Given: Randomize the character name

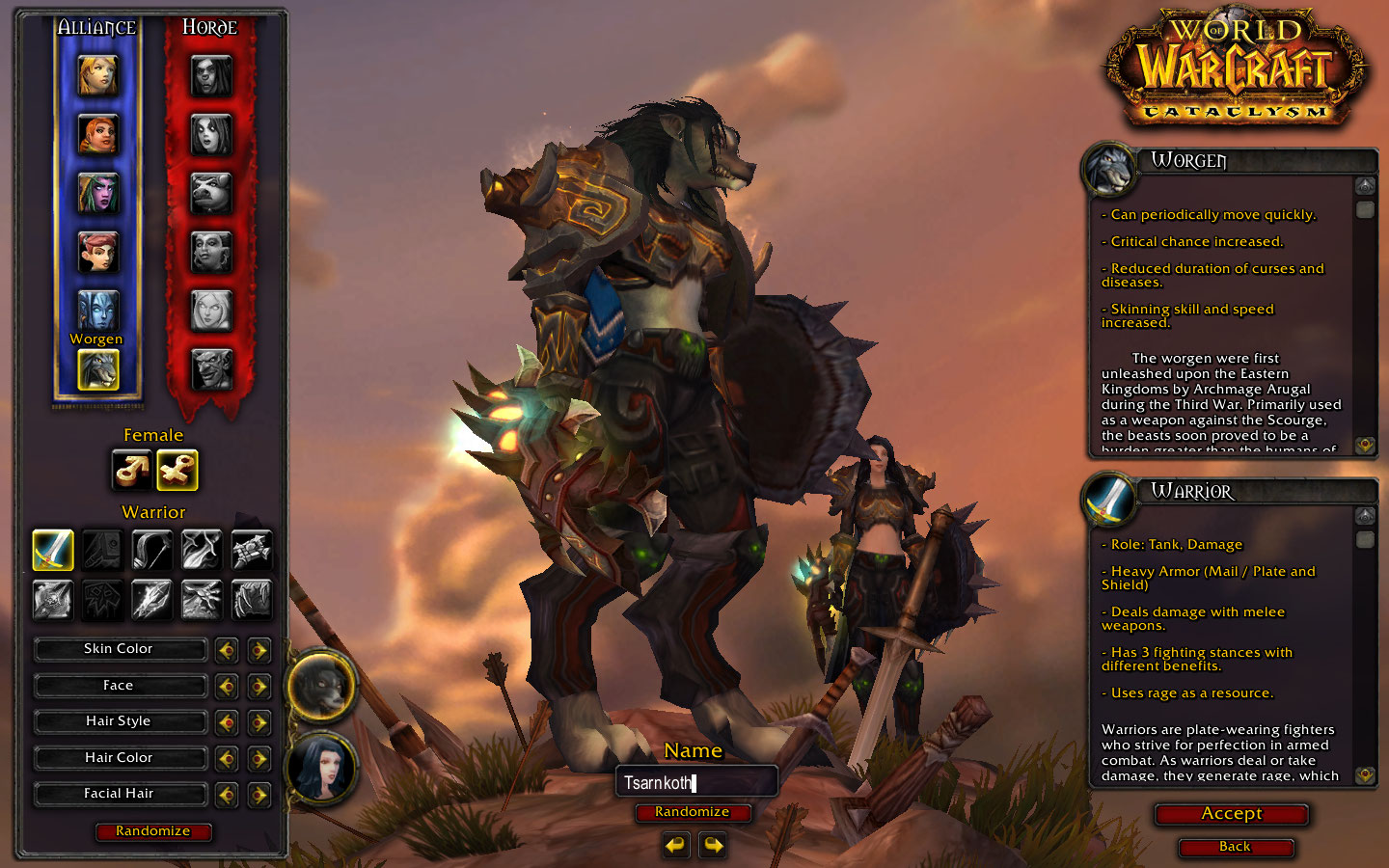Looking at the screenshot, I should point(692,812).
